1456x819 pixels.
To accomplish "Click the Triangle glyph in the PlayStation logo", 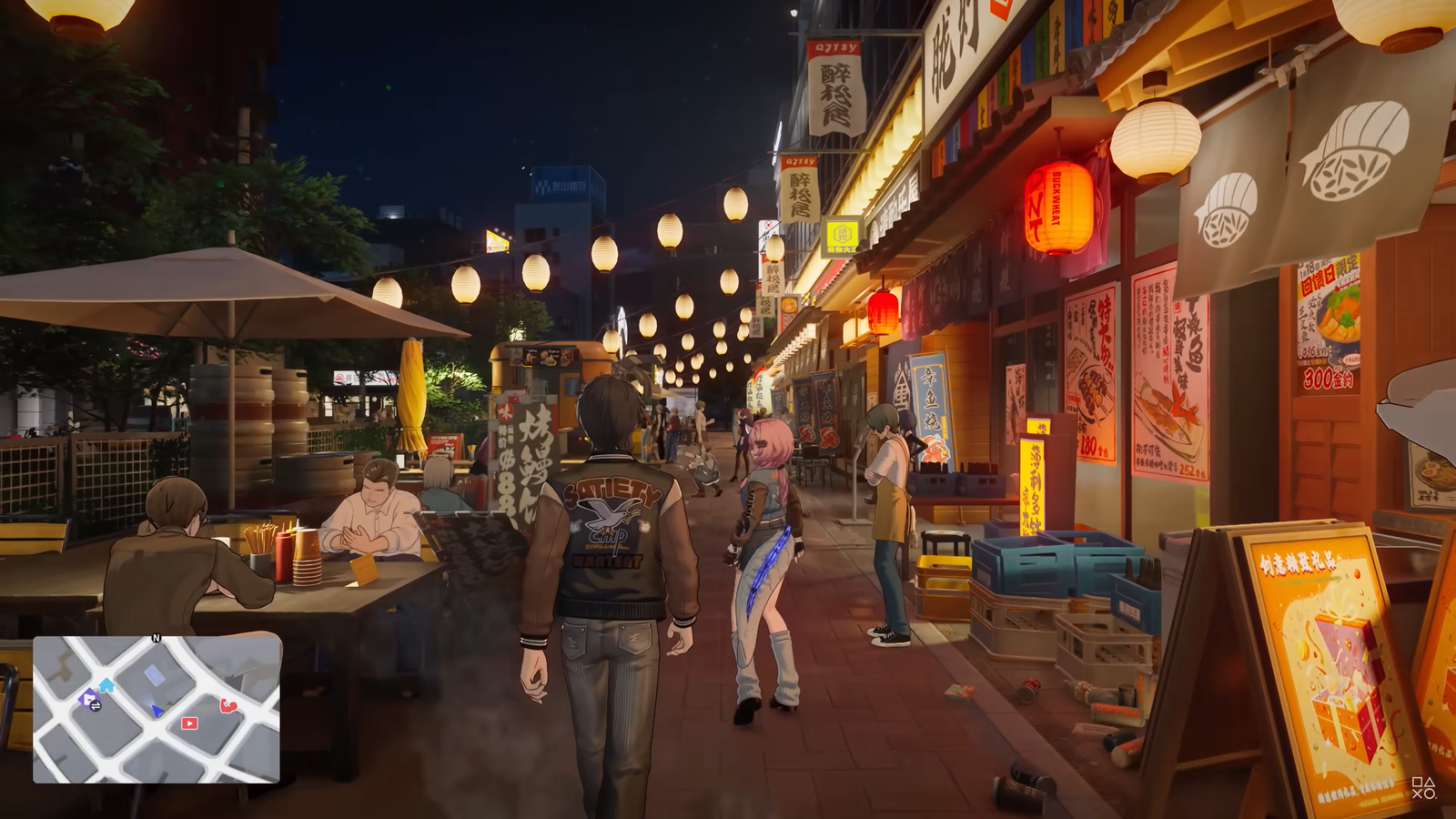I will 1431,782.
